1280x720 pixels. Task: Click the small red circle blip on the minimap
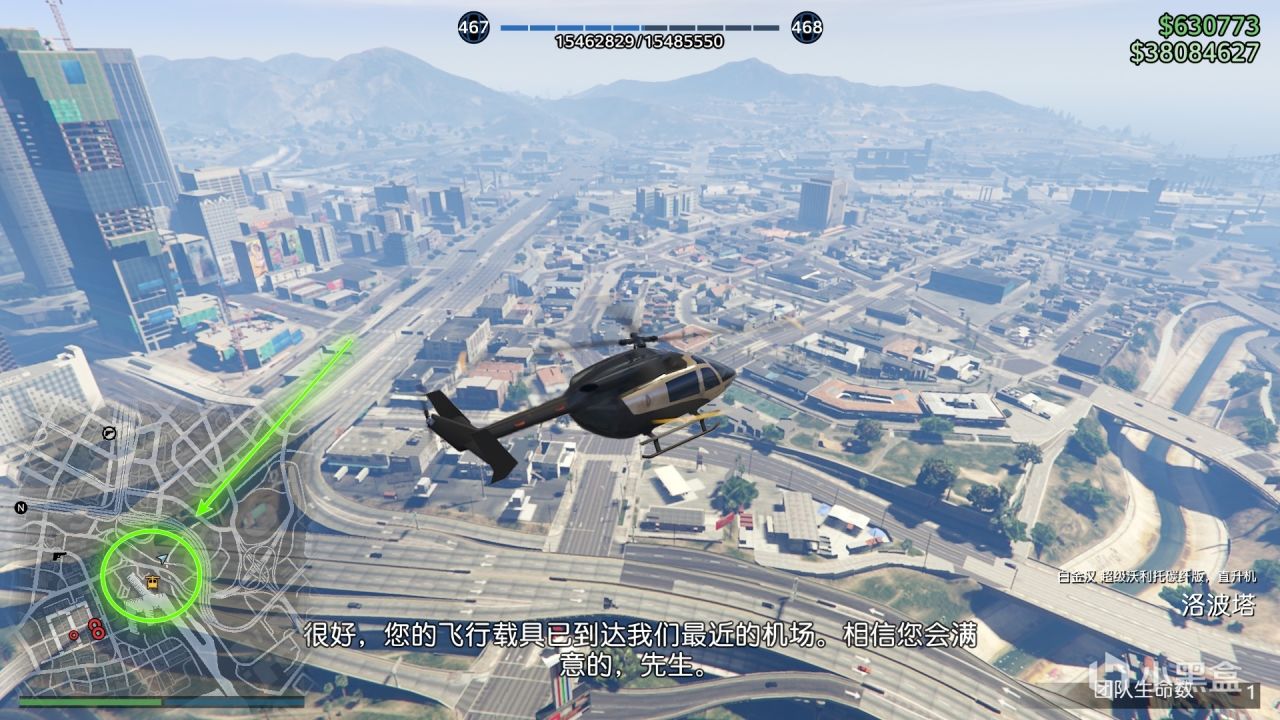[x=72, y=634]
